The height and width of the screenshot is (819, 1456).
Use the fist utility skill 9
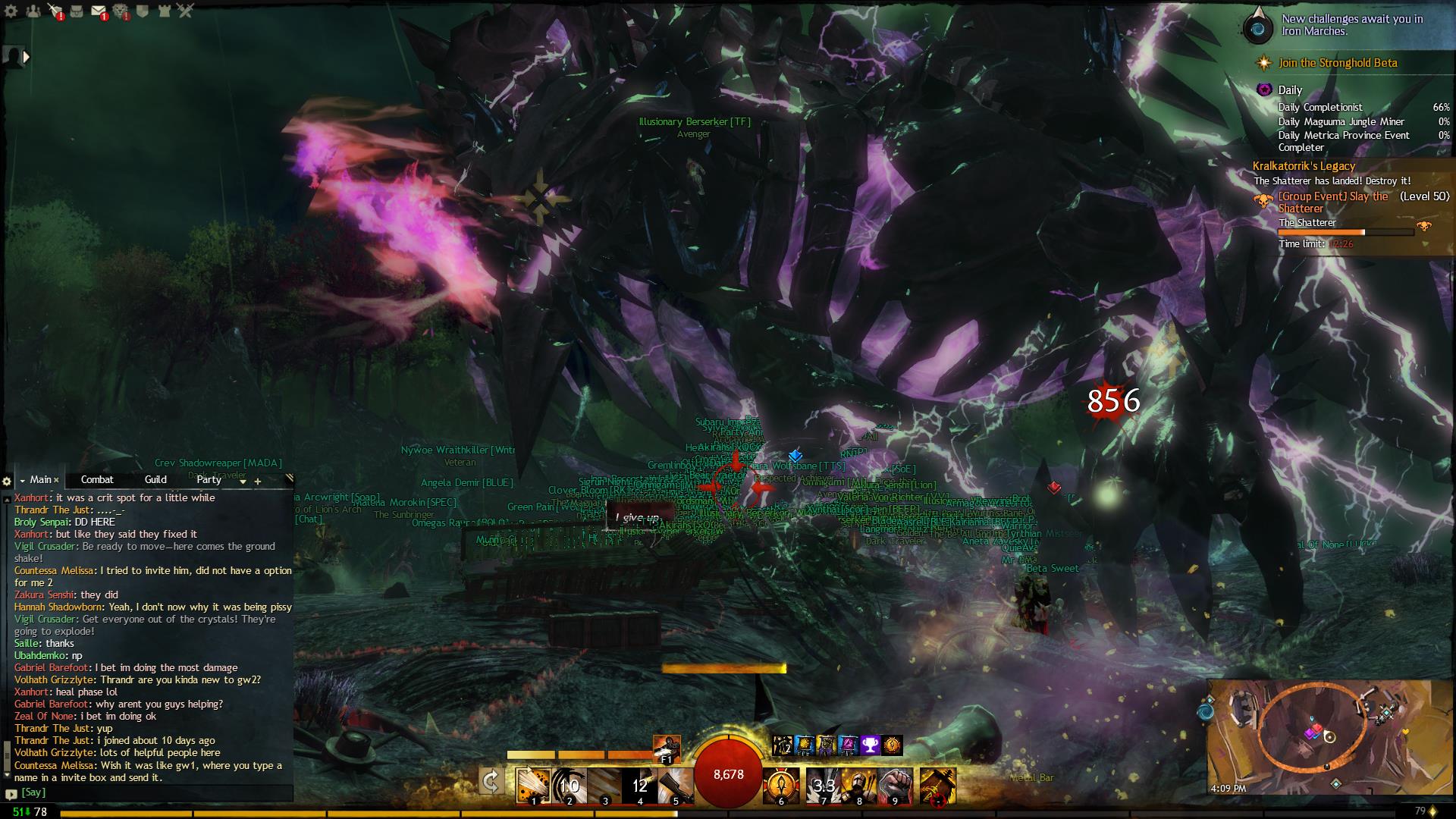pos(896,785)
